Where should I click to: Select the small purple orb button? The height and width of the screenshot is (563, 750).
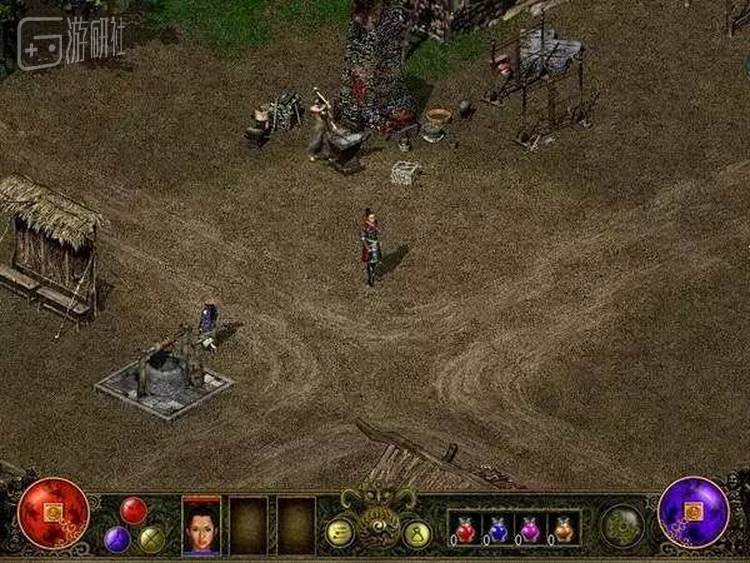point(117,539)
